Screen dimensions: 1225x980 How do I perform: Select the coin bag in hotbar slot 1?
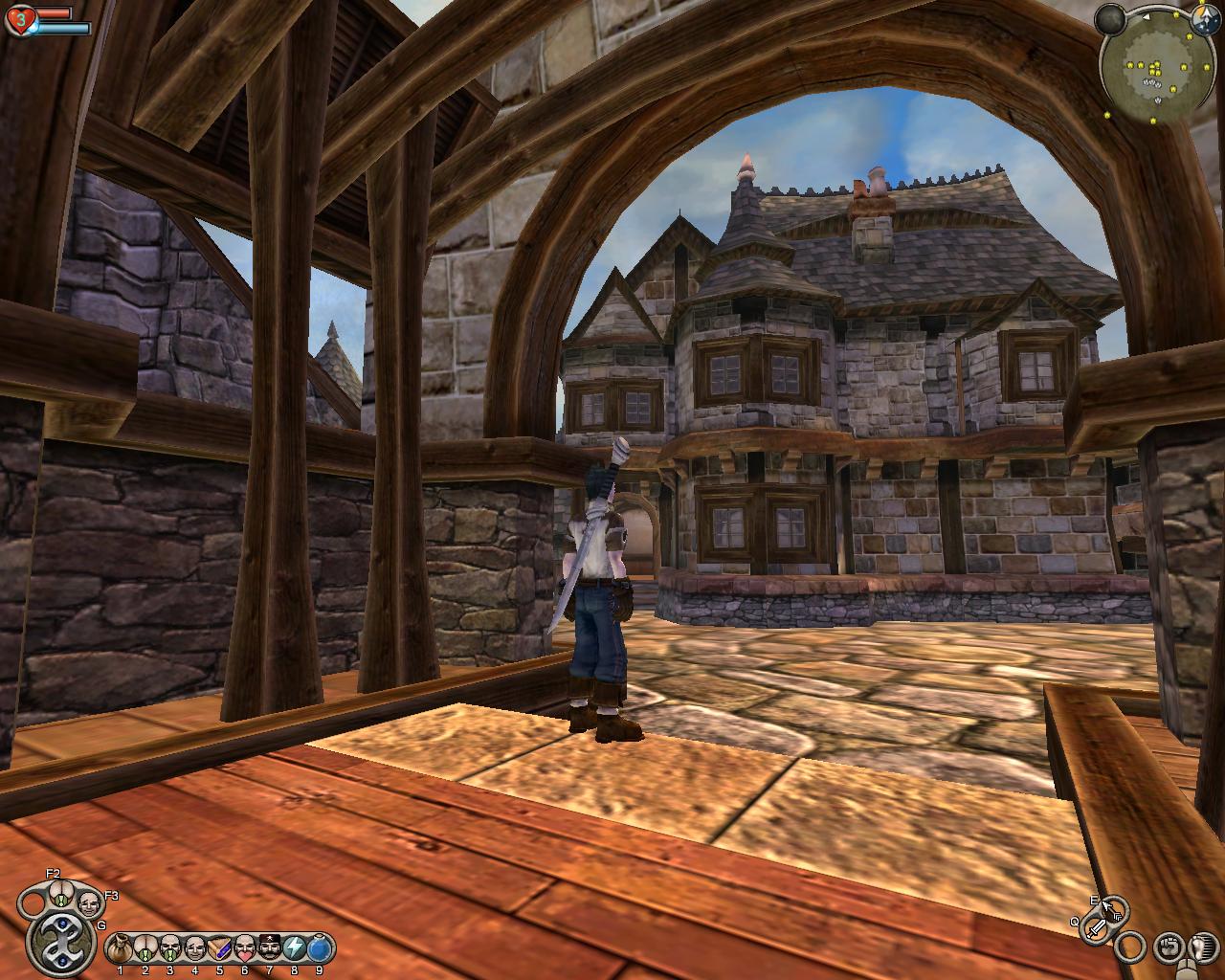(120, 948)
